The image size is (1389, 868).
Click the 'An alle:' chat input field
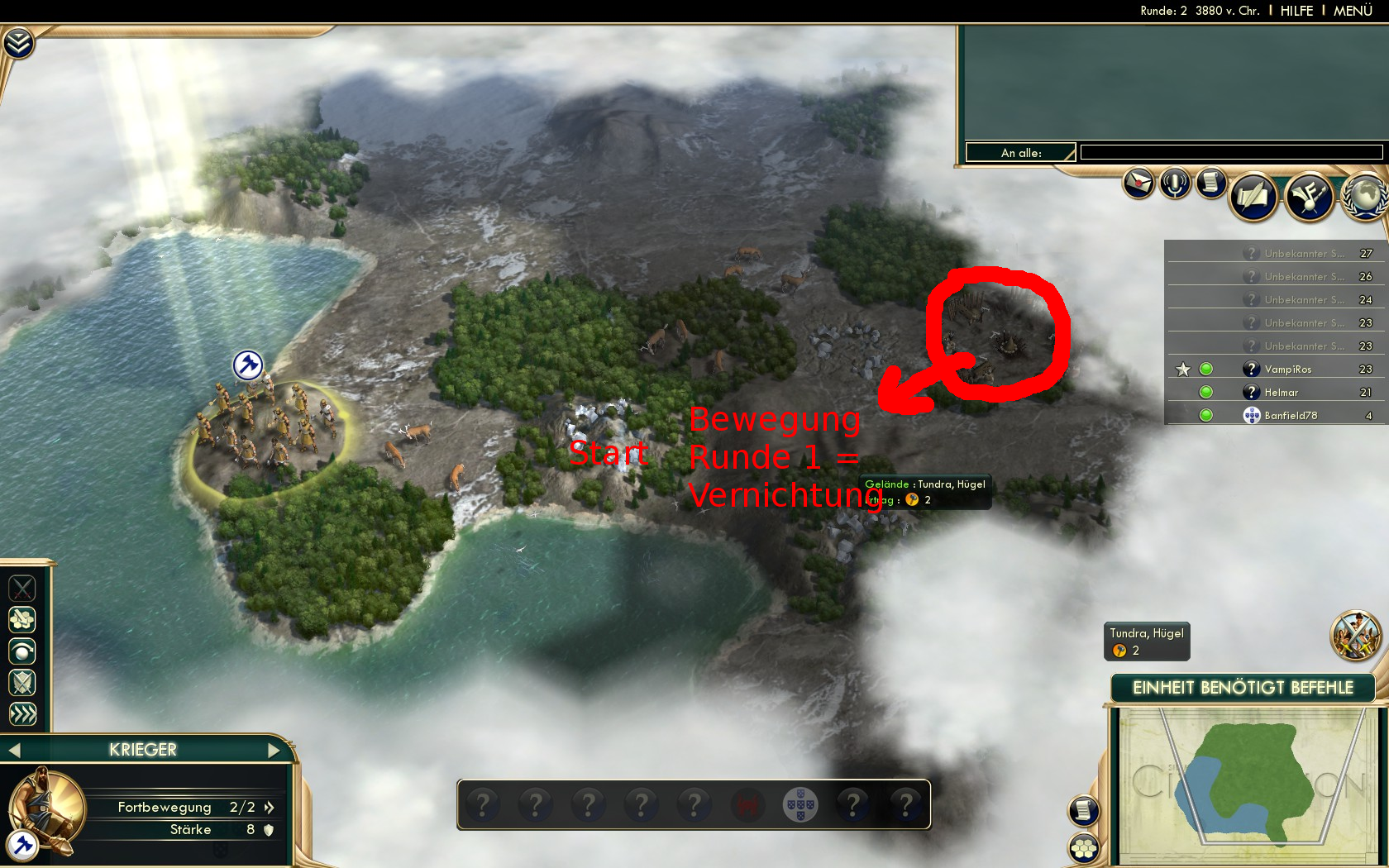click(x=1231, y=152)
